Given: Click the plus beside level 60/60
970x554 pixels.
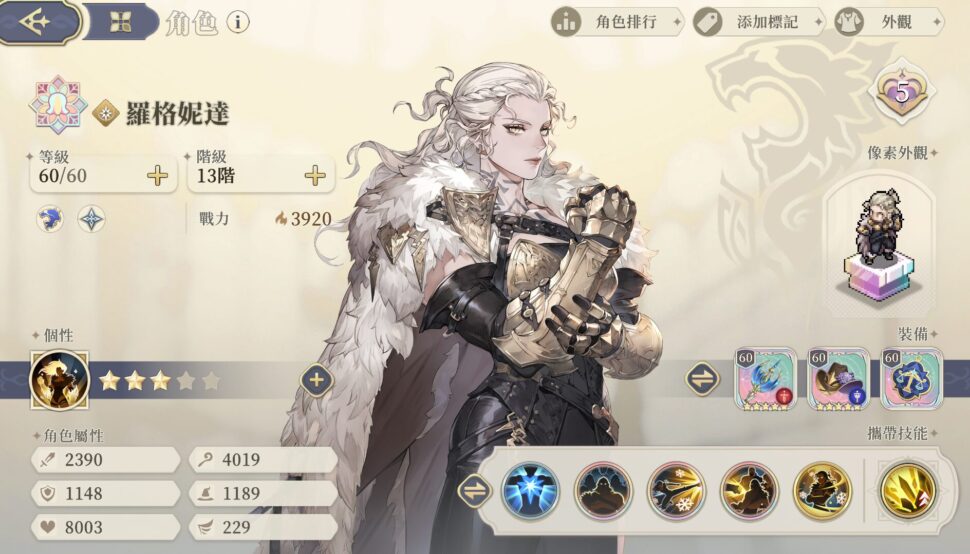Looking at the screenshot, I should [158, 176].
